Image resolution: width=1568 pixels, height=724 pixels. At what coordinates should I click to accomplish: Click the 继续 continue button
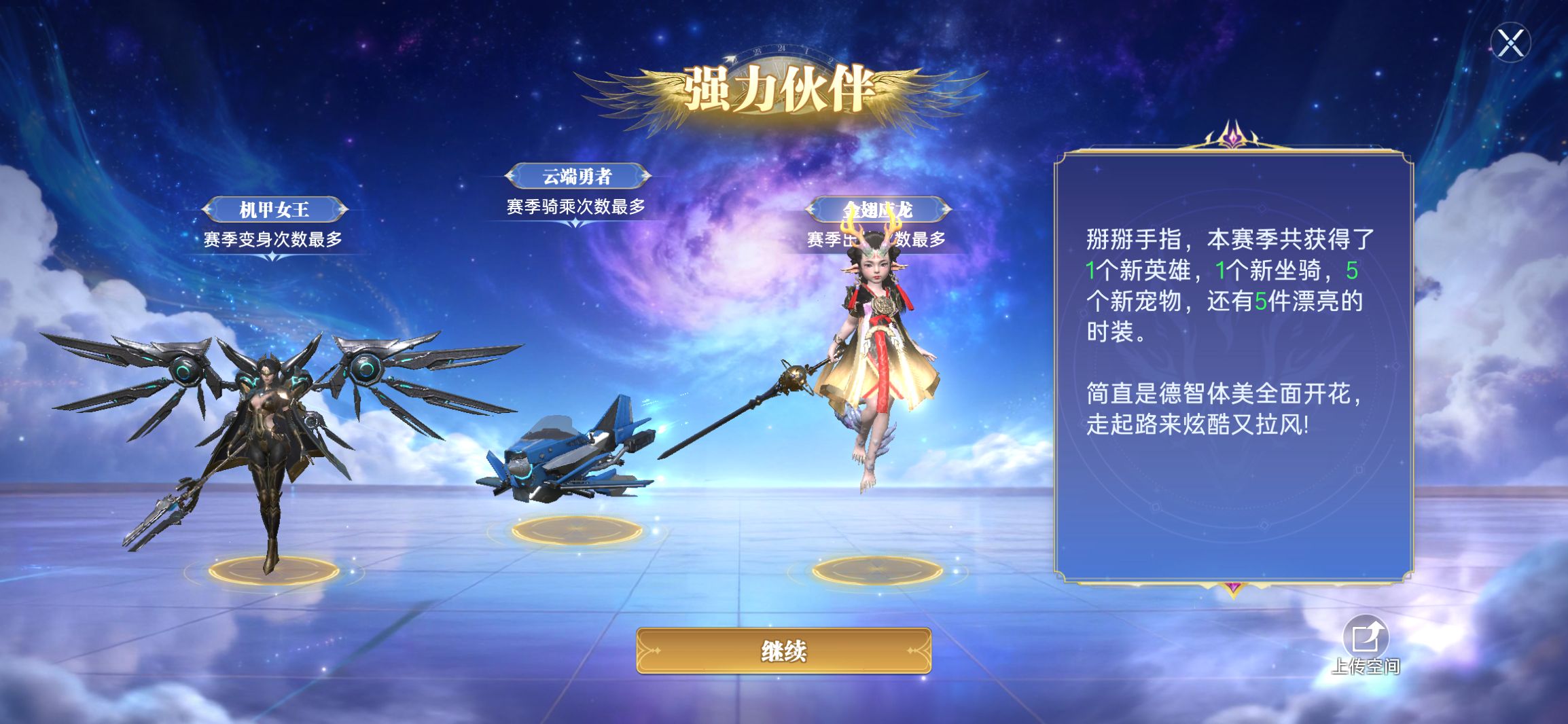click(x=783, y=651)
